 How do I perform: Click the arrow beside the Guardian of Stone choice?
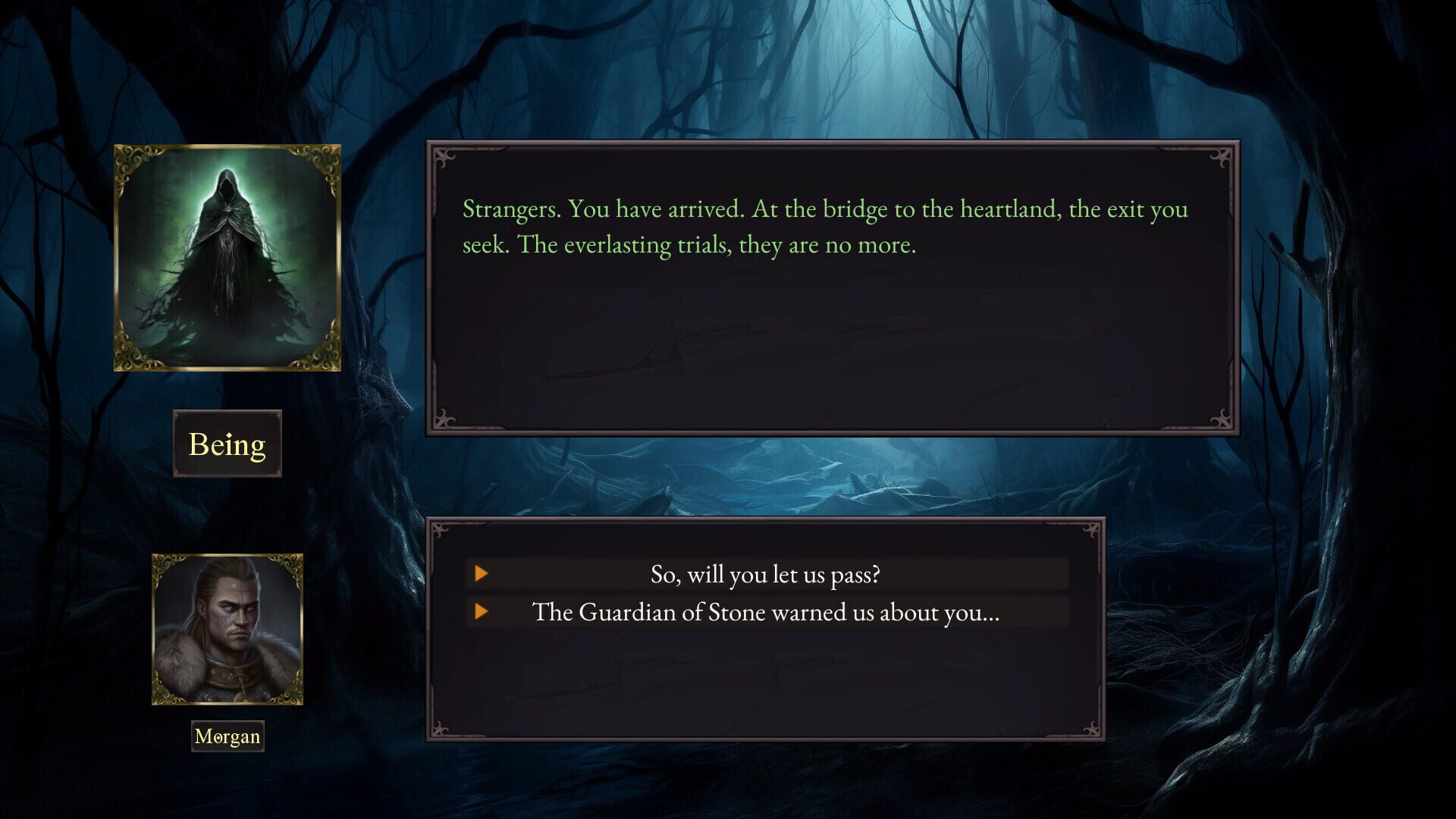pos(482,612)
